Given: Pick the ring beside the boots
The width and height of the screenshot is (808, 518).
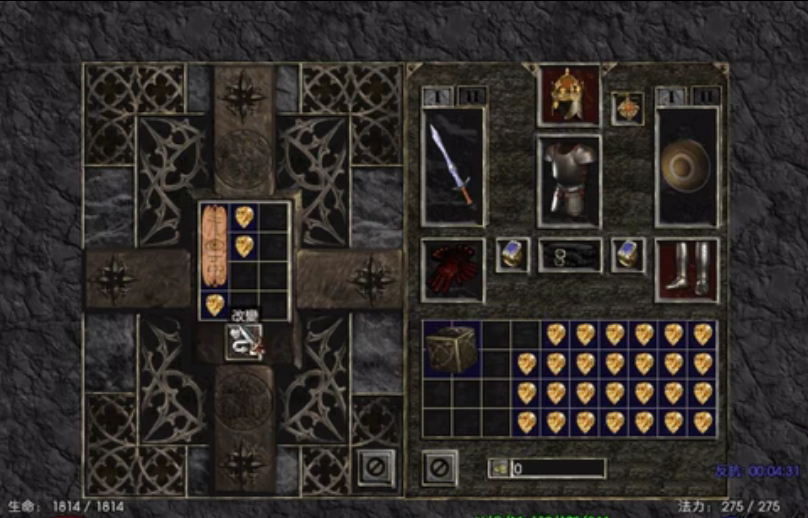Looking at the screenshot, I should coord(628,255).
